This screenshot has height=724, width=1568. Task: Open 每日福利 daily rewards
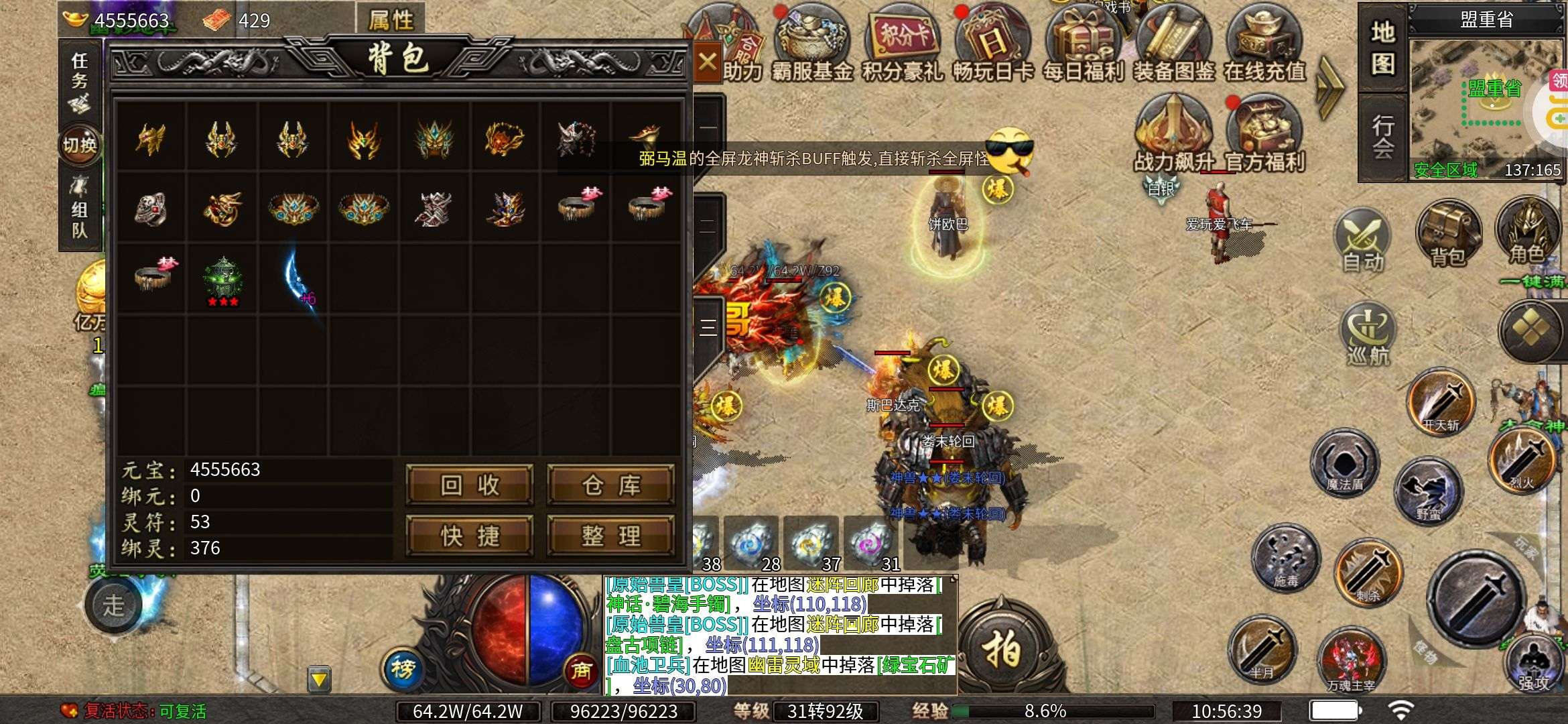(1083, 44)
